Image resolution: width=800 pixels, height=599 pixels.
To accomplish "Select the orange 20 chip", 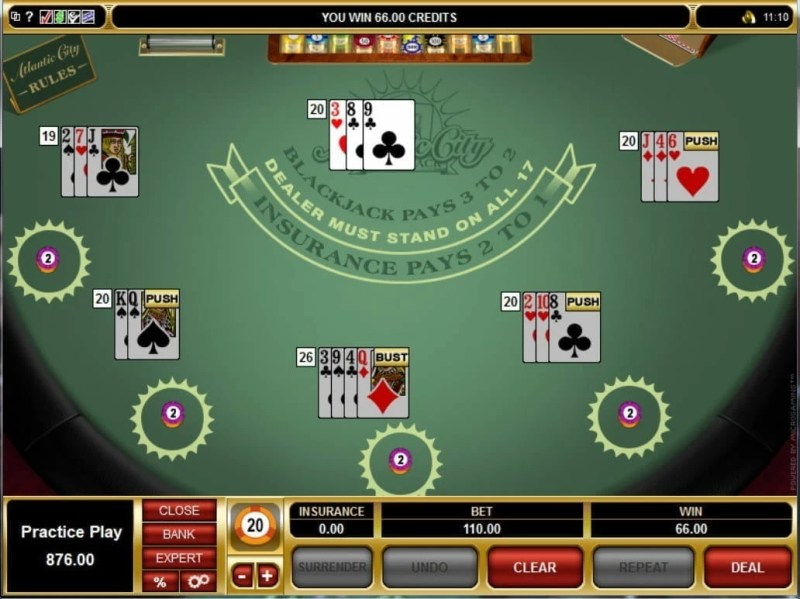I will 255,526.
